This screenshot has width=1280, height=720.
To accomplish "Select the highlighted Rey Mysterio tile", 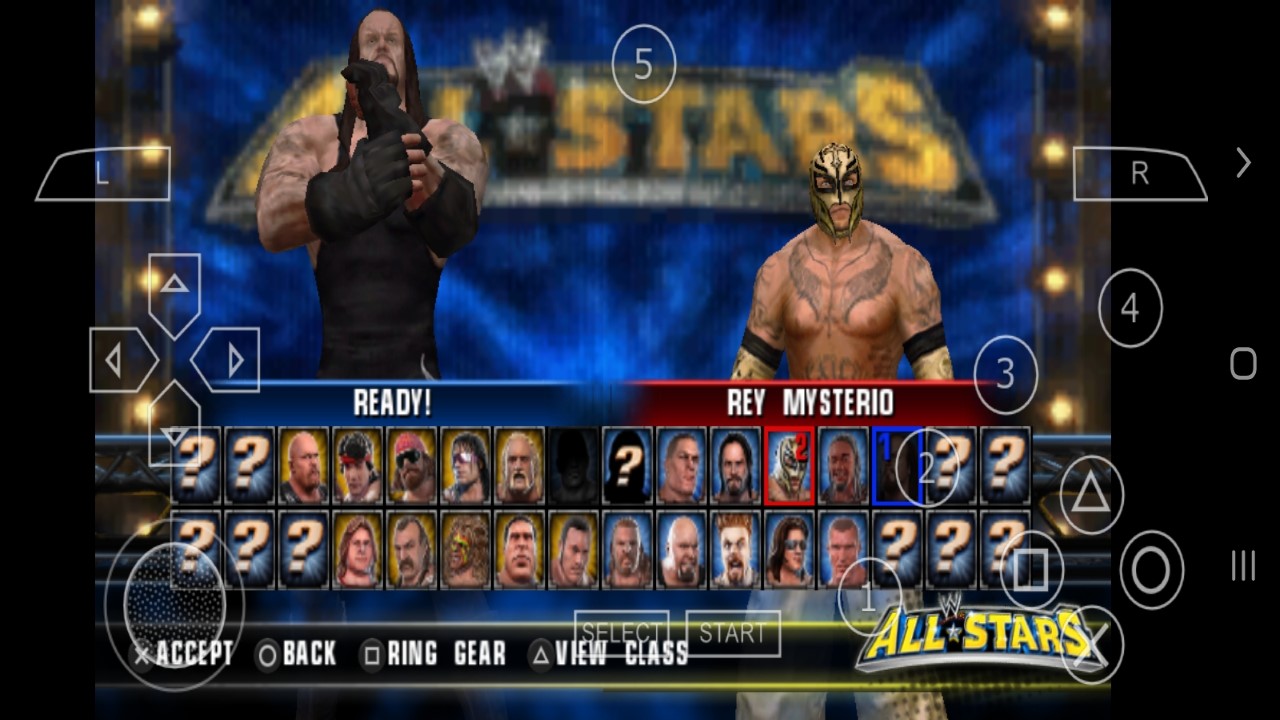I will coord(790,466).
